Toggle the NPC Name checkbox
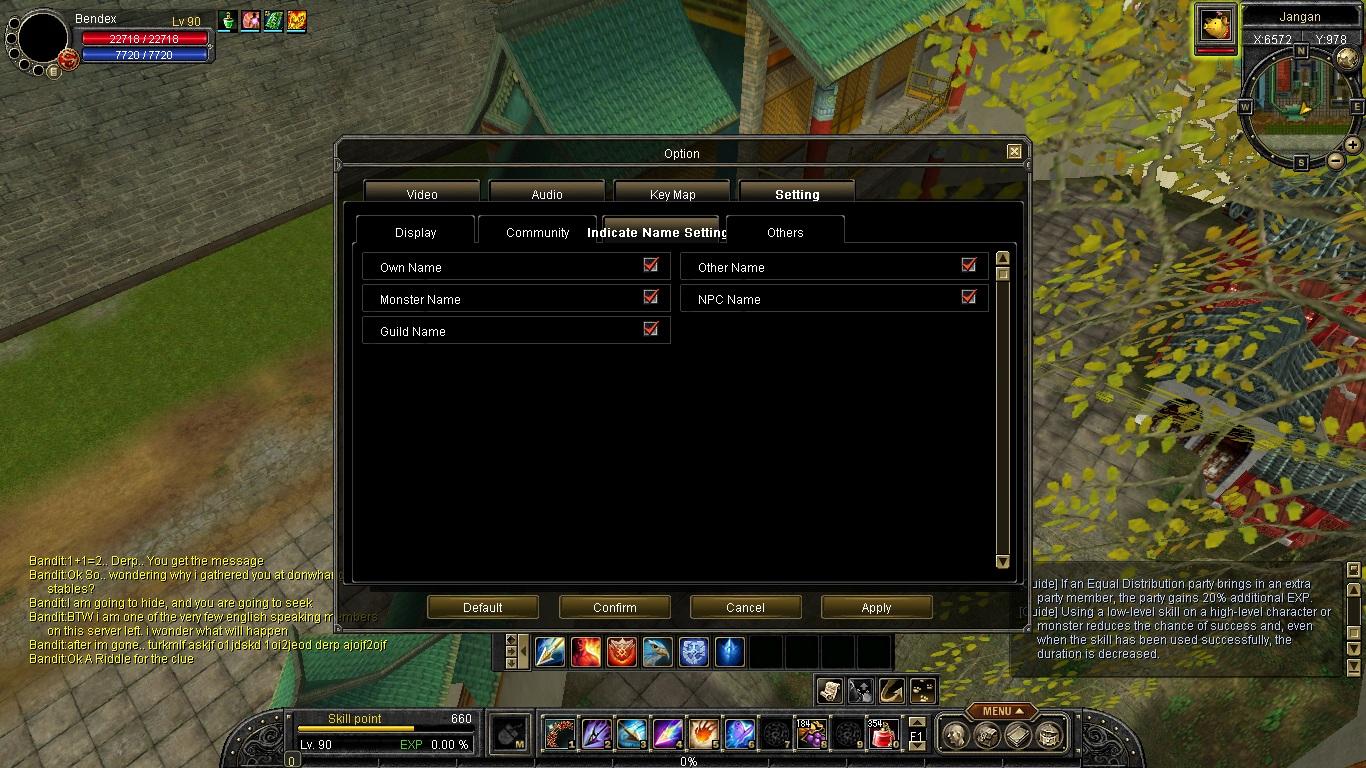1366x768 pixels. [x=968, y=298]
